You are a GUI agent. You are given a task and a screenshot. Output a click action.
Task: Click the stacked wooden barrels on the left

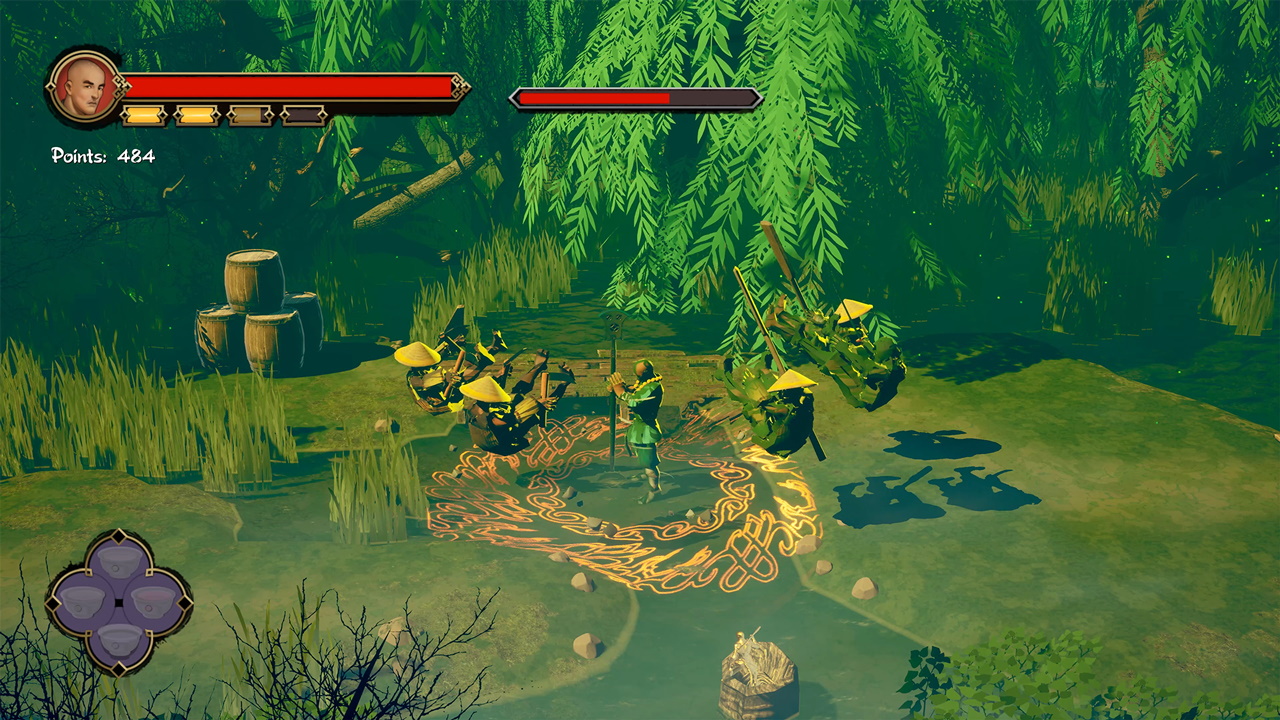tap(252, 303)
